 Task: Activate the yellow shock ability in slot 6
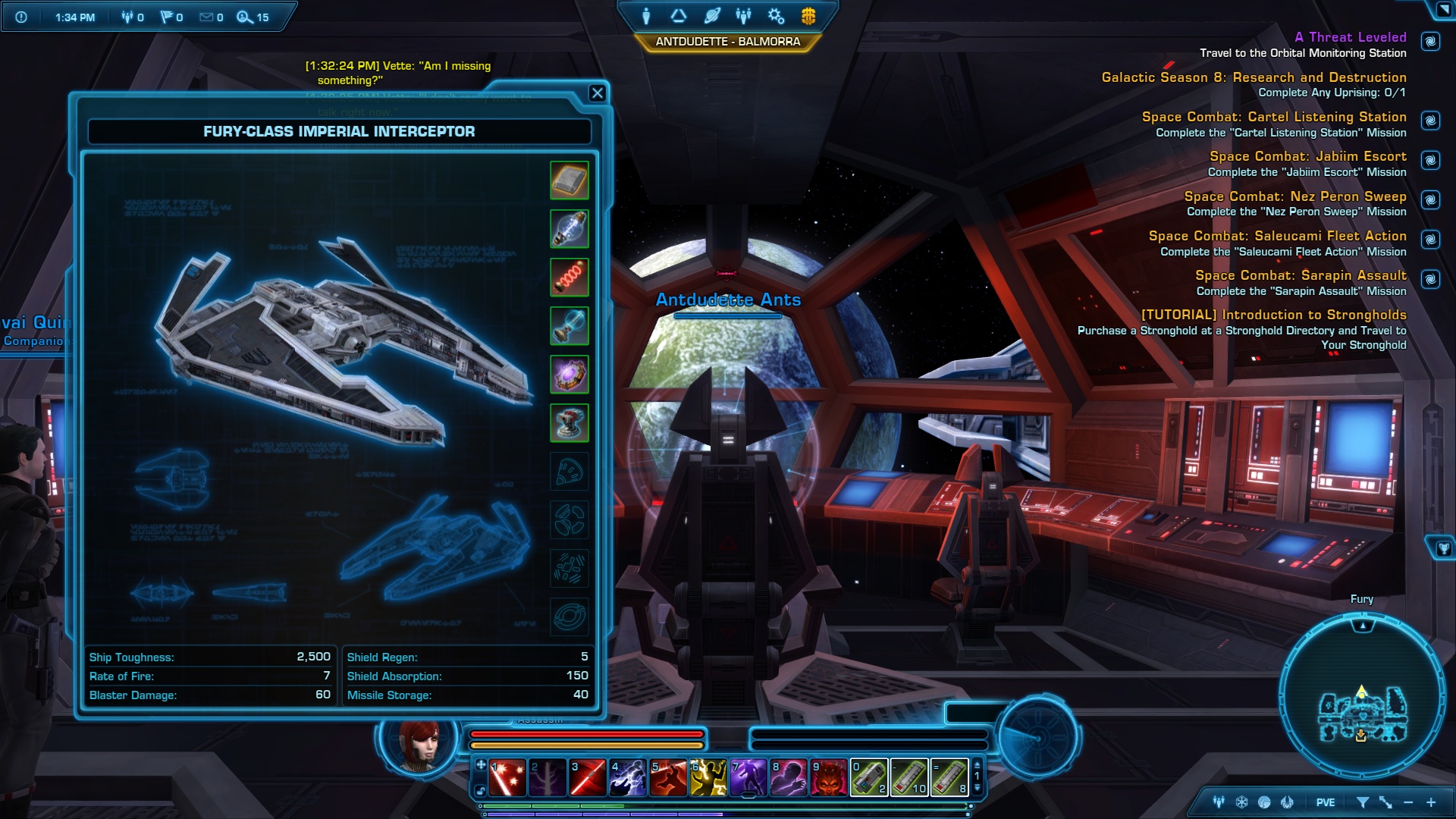pos(708,777)
